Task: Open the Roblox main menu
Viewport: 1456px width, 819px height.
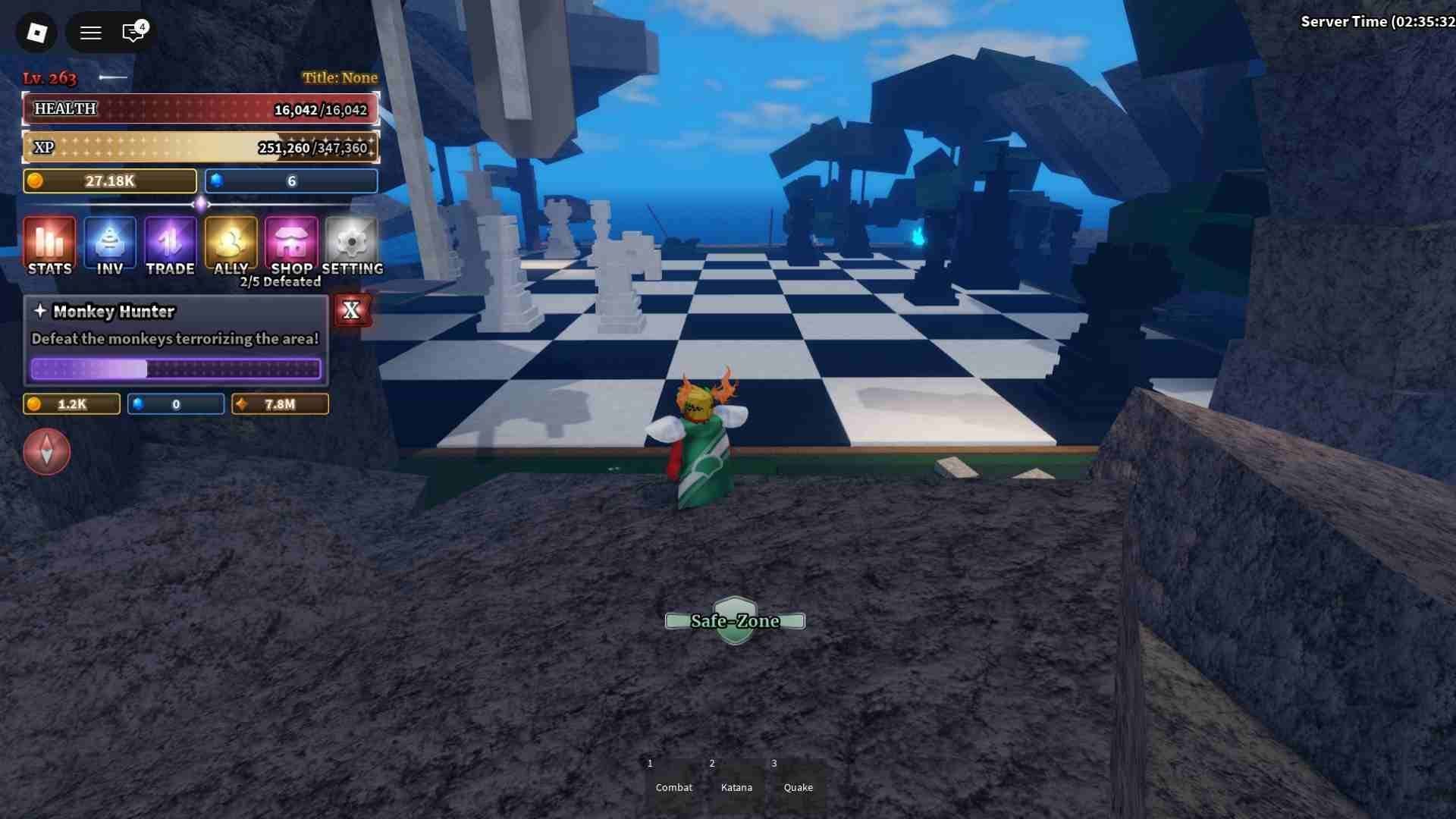Action: (36, 33)
